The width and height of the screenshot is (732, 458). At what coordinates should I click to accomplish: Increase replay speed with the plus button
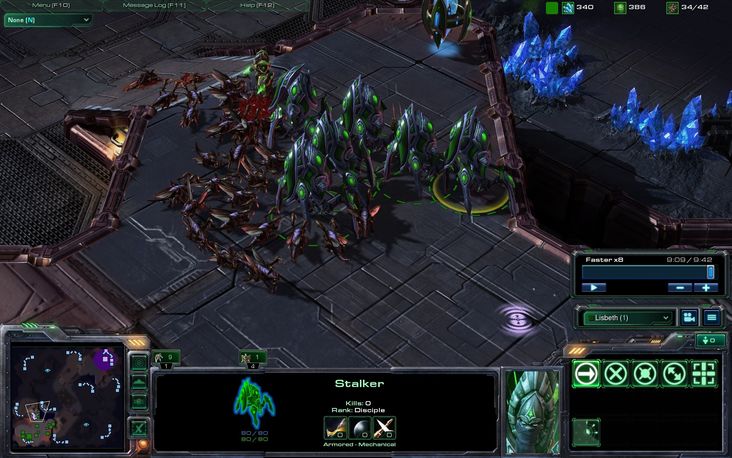(x=705, y=287)
